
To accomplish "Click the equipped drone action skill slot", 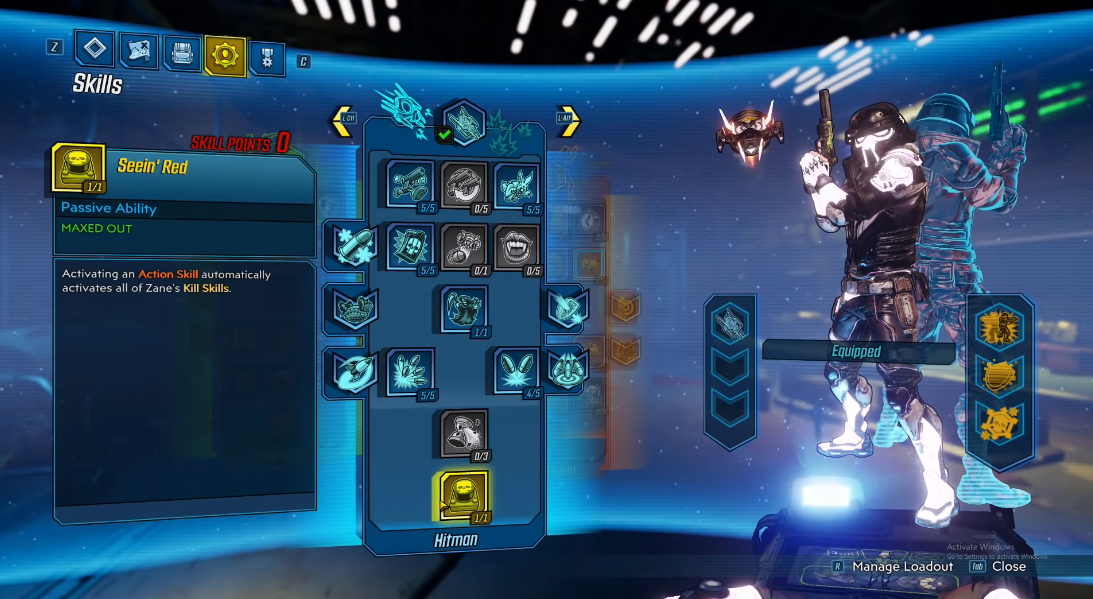I will [x=730, y=322].
